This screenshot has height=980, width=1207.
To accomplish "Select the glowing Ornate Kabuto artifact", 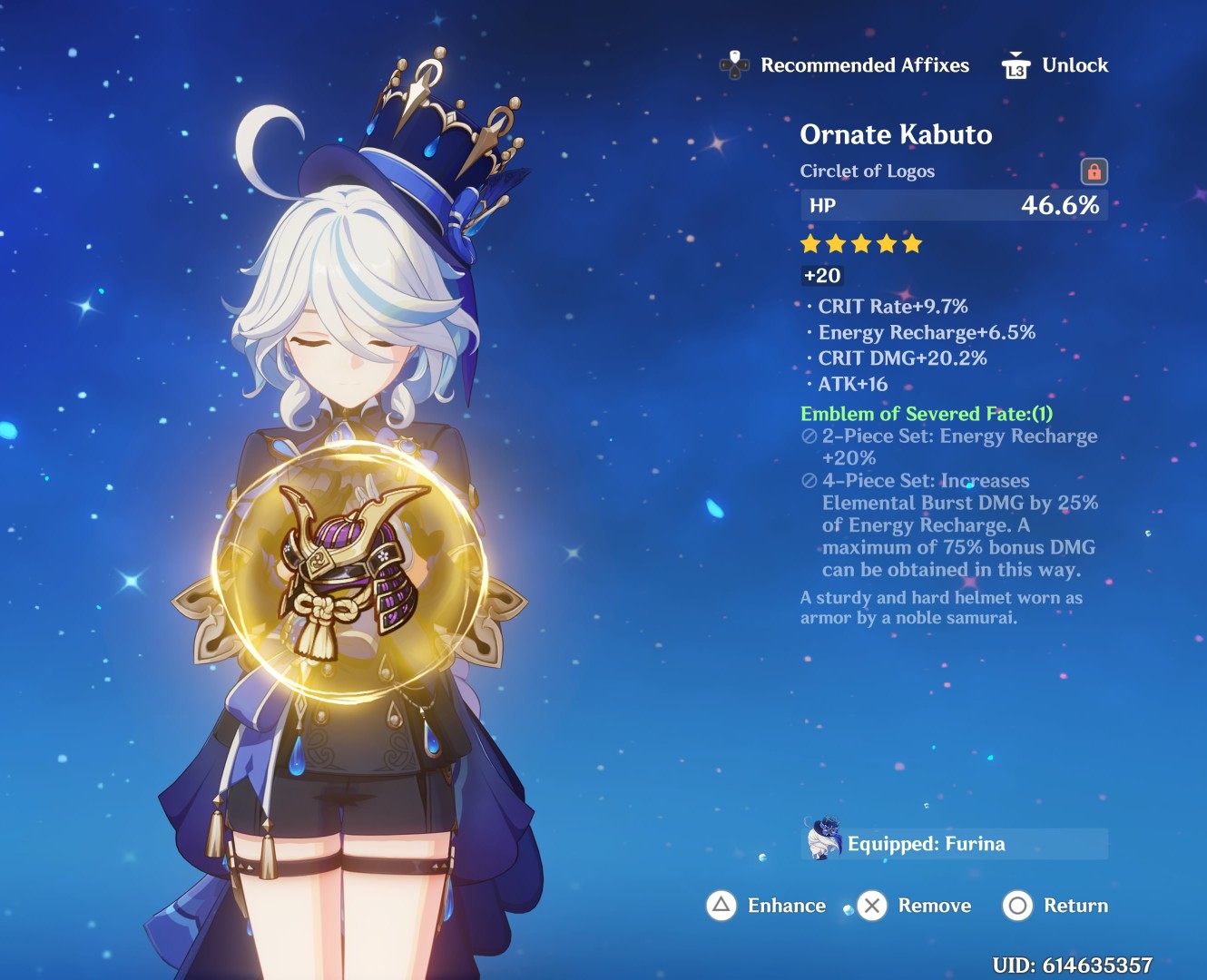I will [349, 567].
